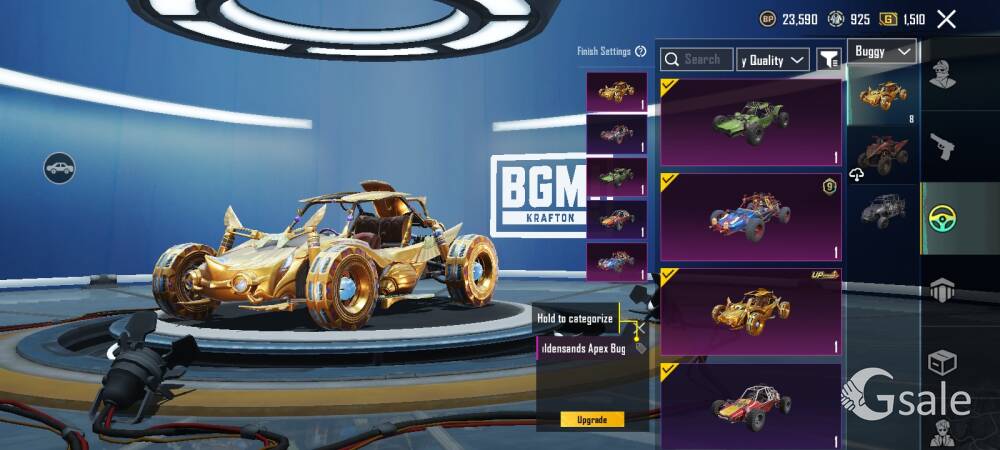
Task: Choose the blue and red buggy skin card
Action: click(751, 216)
